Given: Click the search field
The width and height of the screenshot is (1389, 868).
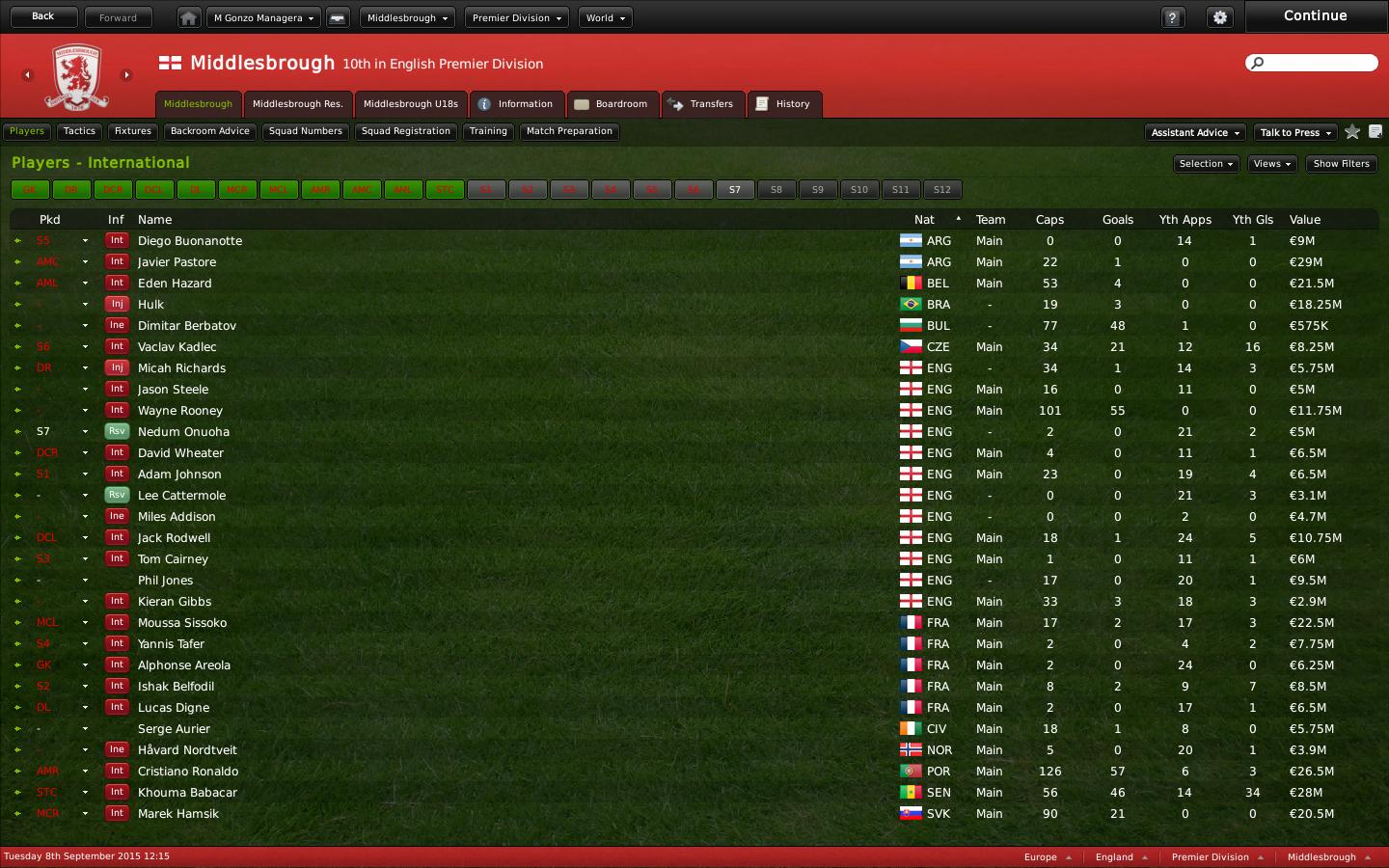Looking at the screenshot, I should (x=1318, y=63).
